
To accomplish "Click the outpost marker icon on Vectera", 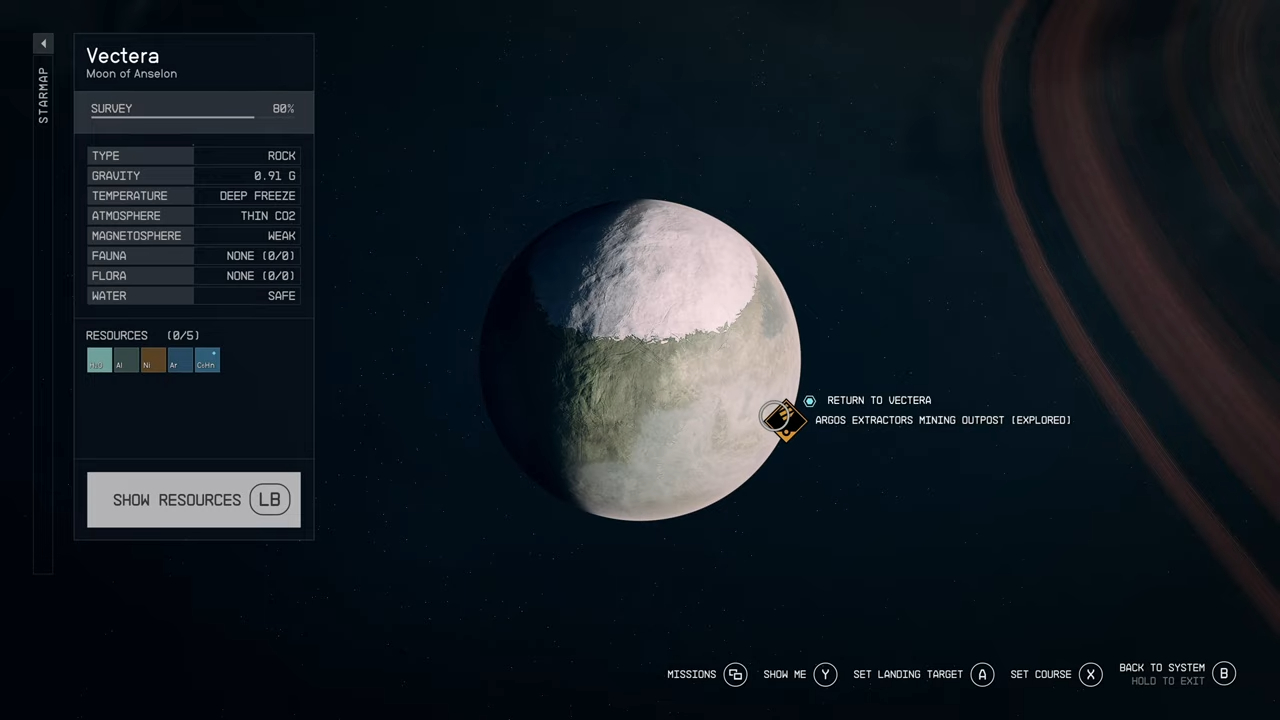I will point(784,420).
